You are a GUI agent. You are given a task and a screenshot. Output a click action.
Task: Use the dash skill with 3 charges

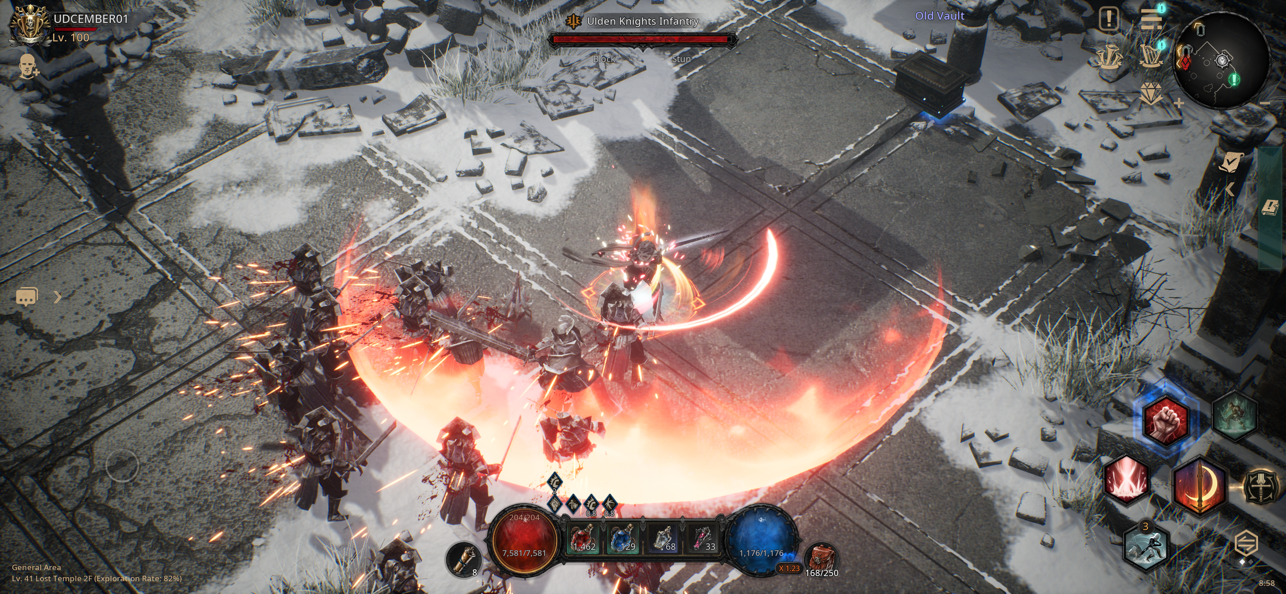tap(1146, 546)
